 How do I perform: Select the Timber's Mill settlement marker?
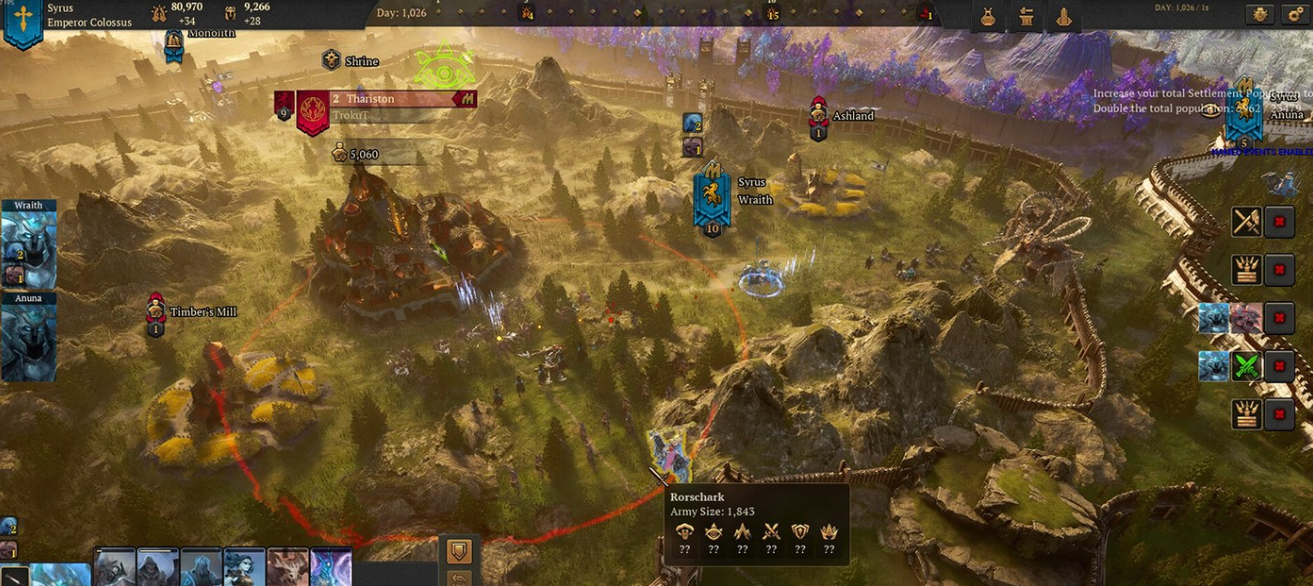pos(155,313)
